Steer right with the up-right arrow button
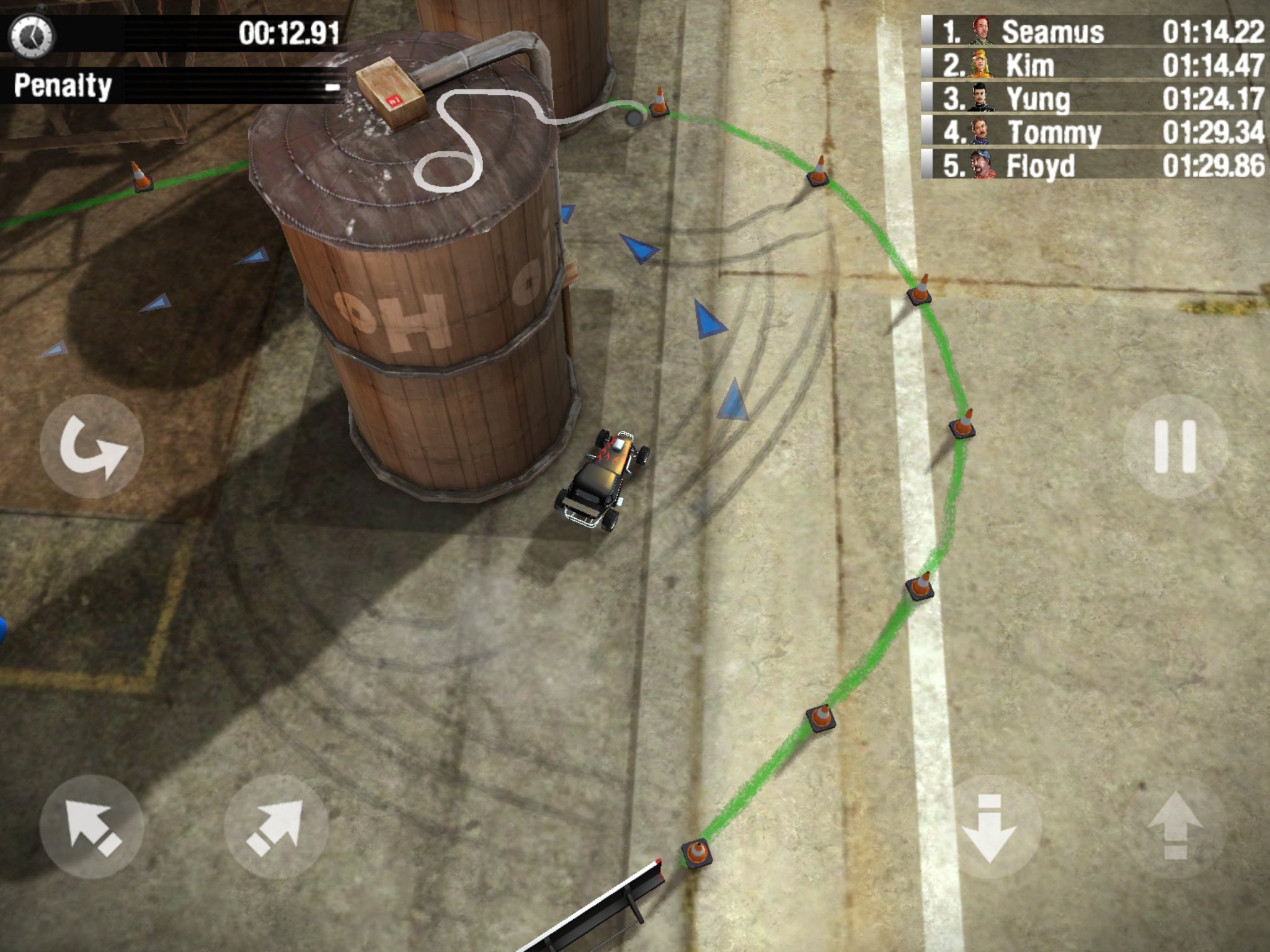 point(276,827)
